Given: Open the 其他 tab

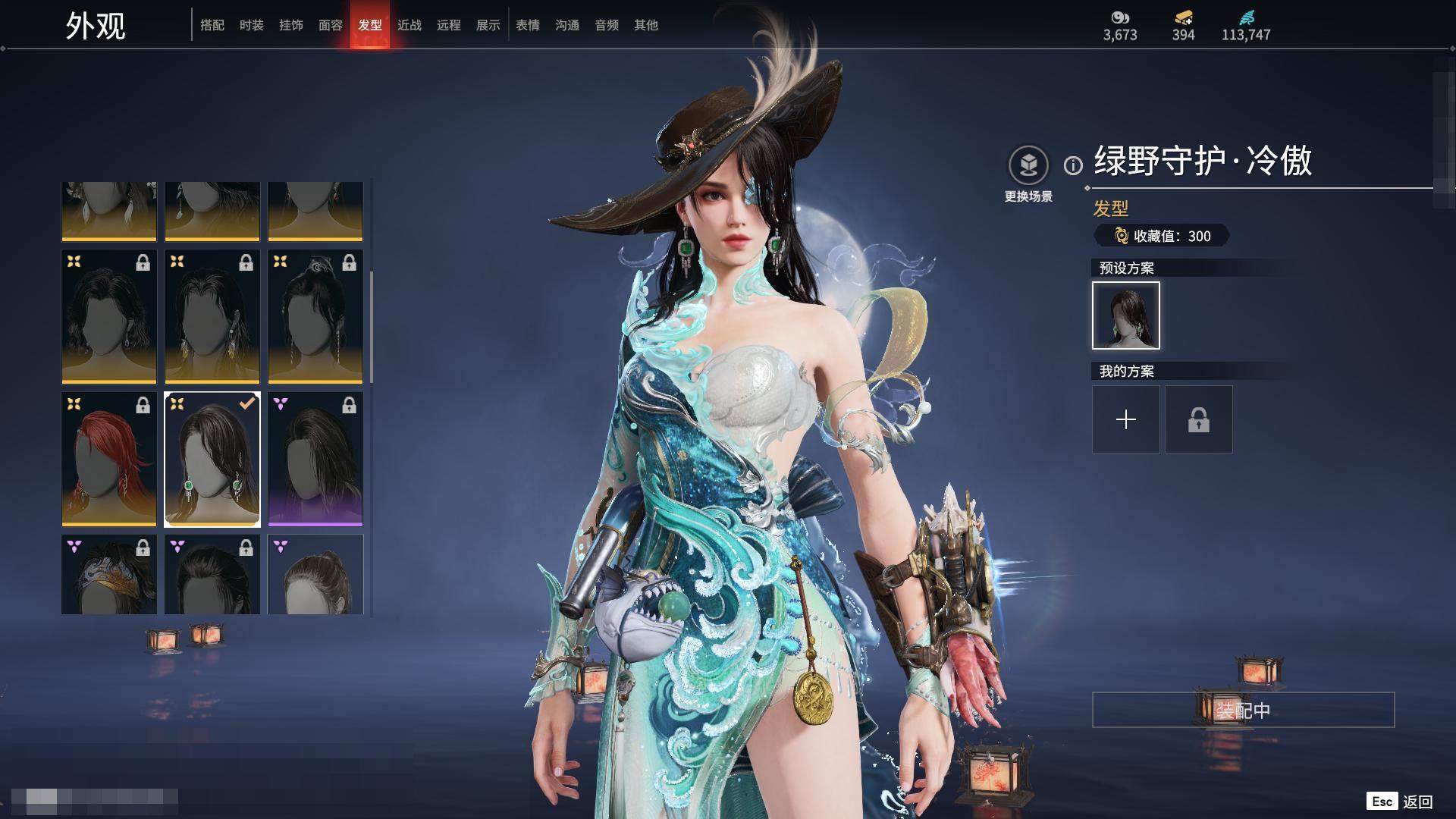Looking at the screenshot, I should 646,25.
